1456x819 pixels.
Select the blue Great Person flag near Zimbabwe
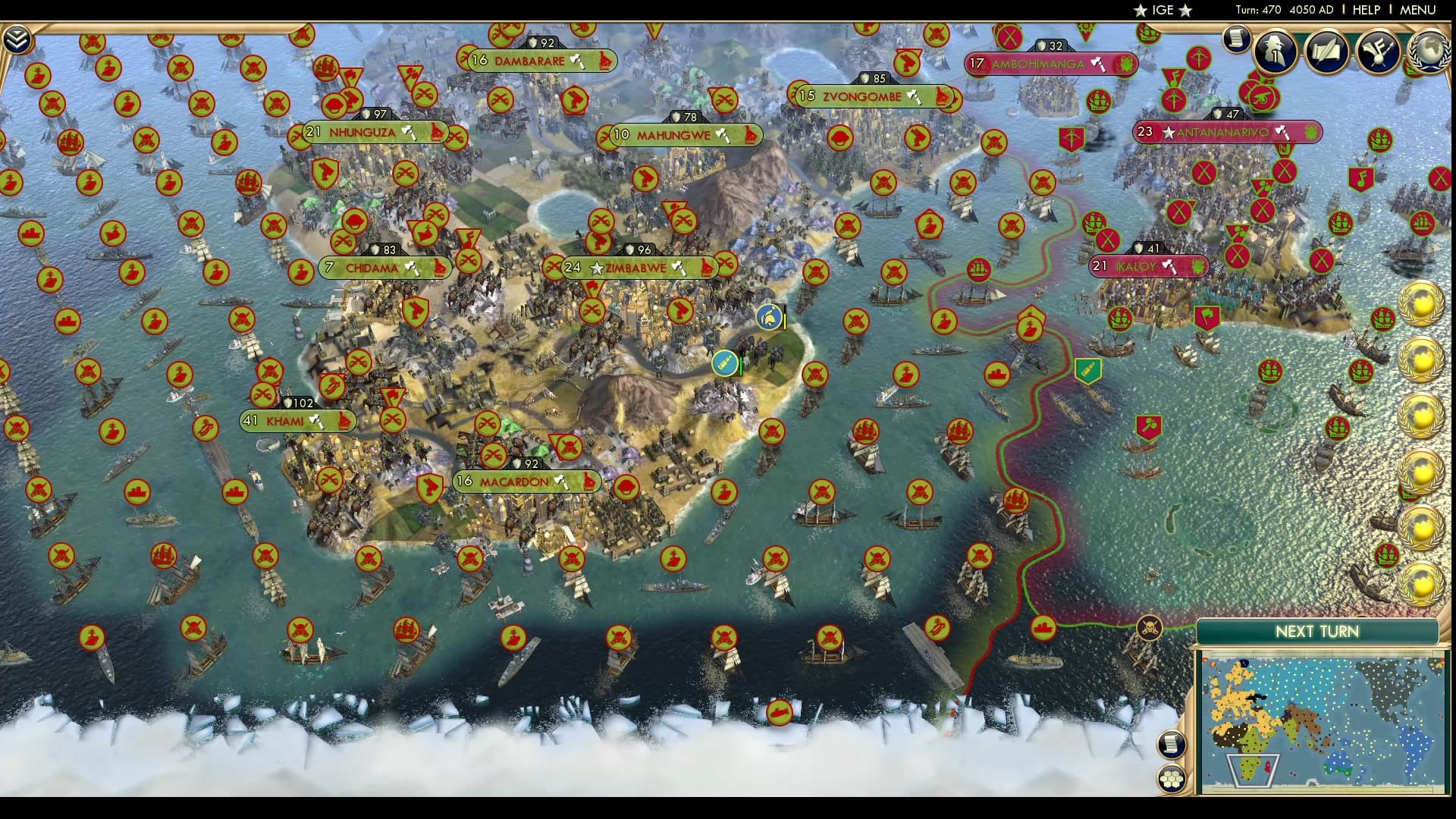(768, 315)
